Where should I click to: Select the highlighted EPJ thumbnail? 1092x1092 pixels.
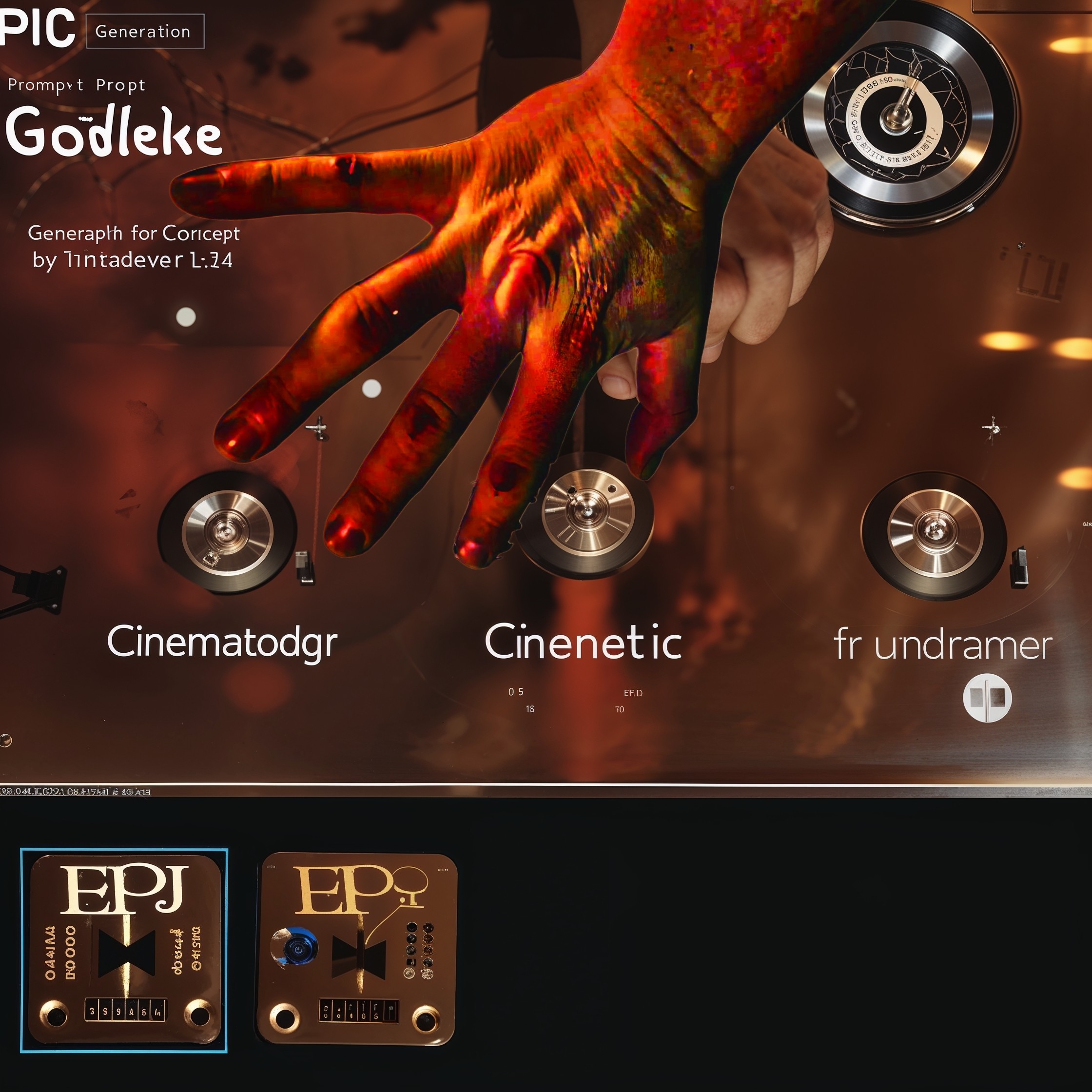(124, 950)
